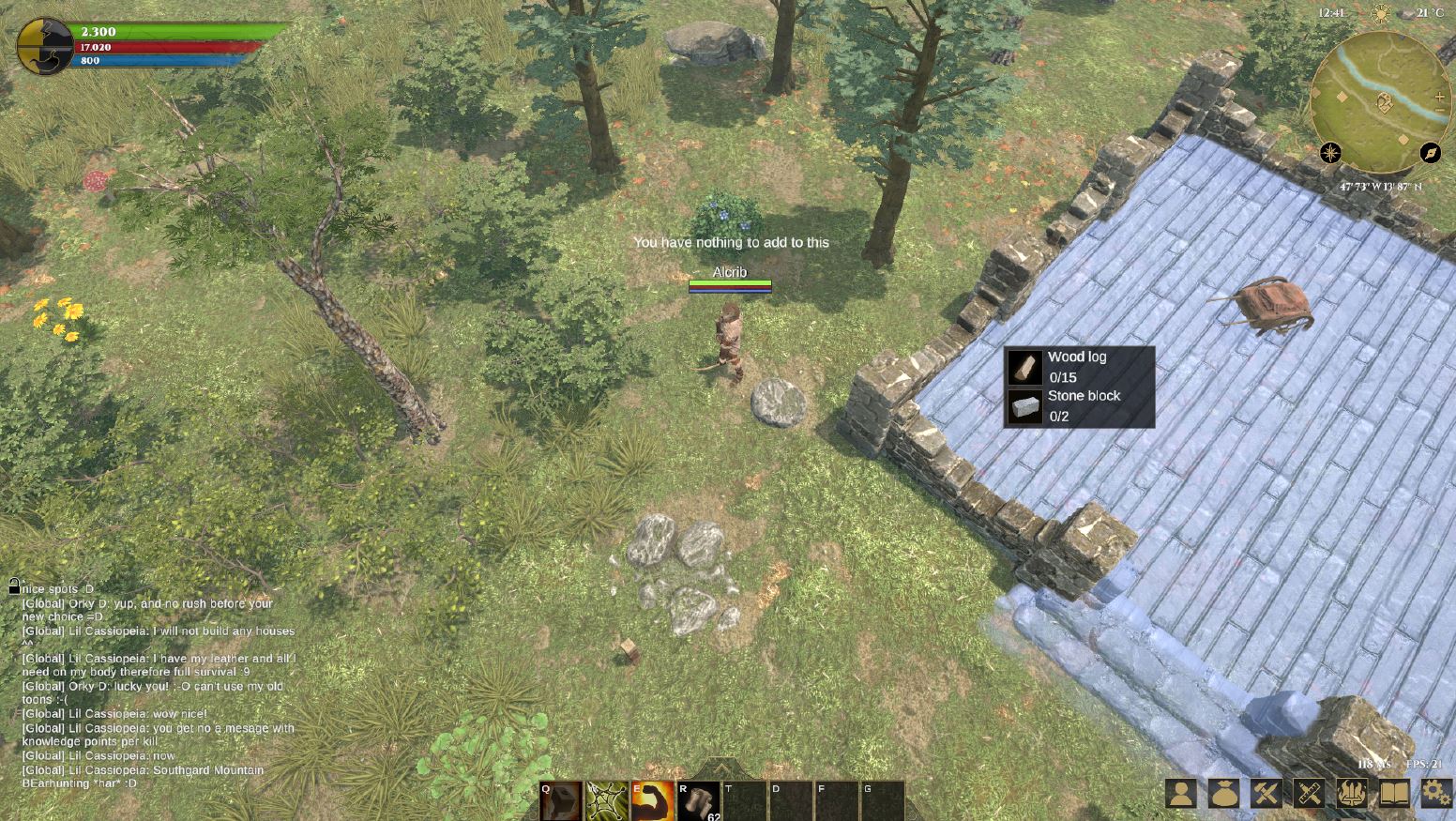
Task: Select the Stone block requirement entry
Action: [x=1079, y=406]
